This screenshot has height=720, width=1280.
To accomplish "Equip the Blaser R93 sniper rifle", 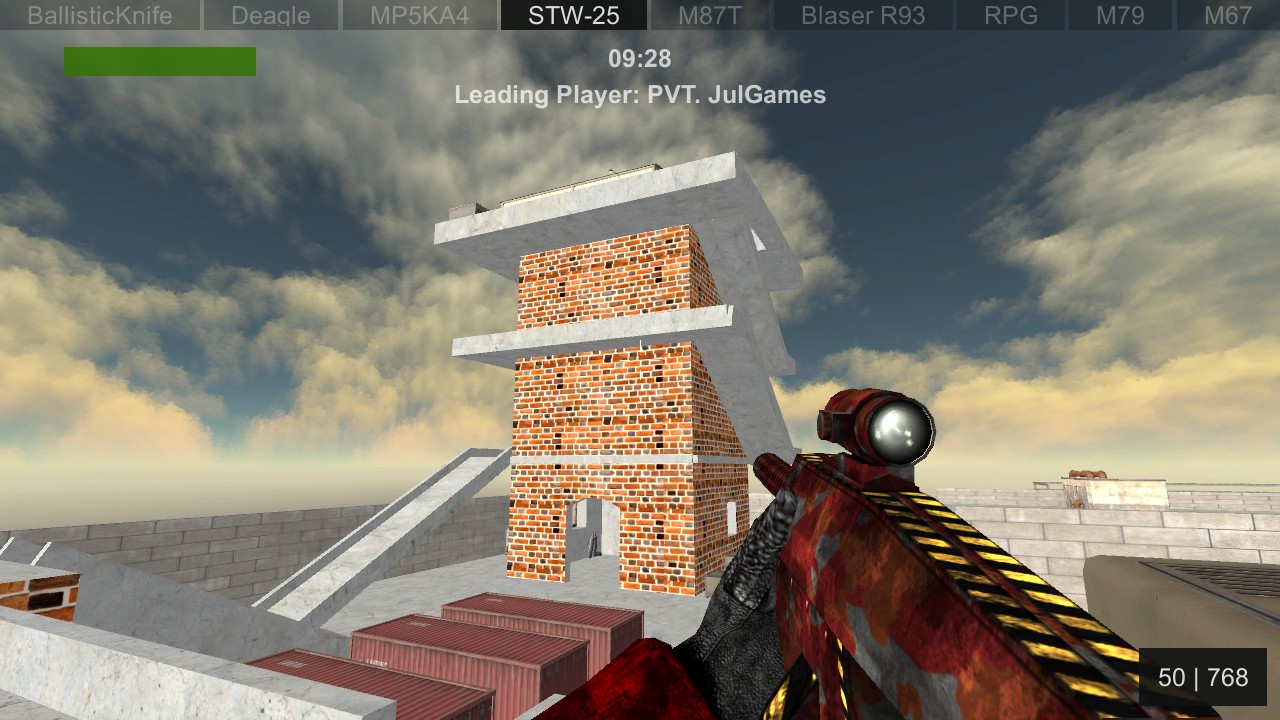I will click(861, 14).
